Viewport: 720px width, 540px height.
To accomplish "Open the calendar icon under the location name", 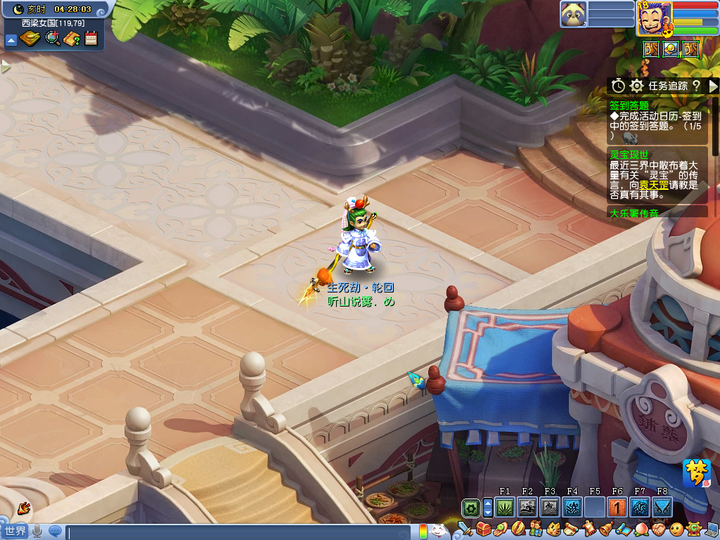I will point(91,39).
